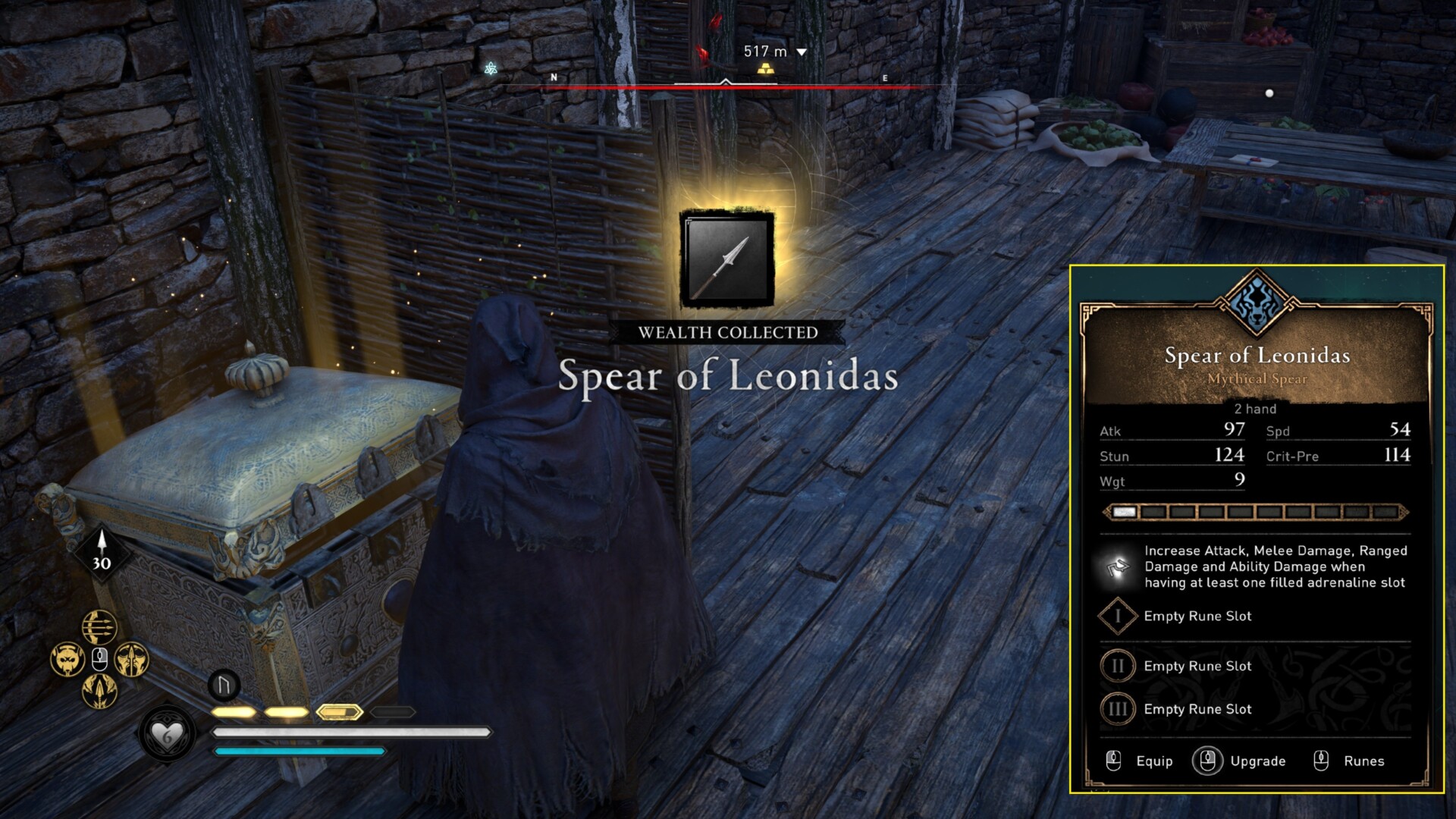Open the dropdown arrow beside 517 m
Viewport: 1456px width, 819px height.
pos(800,52)
